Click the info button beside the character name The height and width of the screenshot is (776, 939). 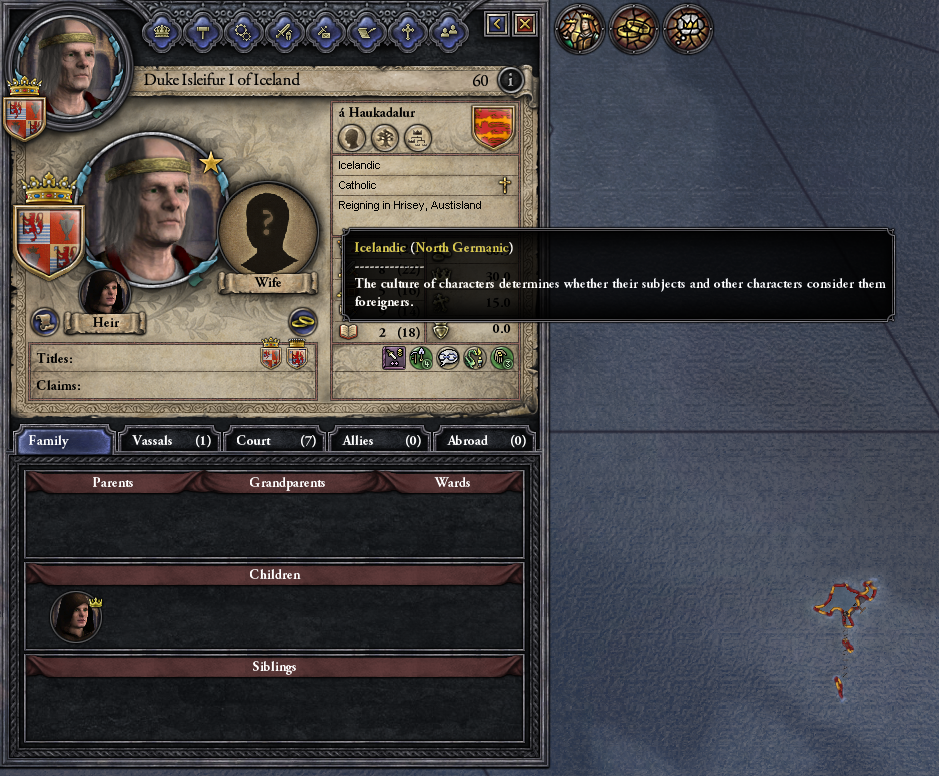click(x=510, y=80)
